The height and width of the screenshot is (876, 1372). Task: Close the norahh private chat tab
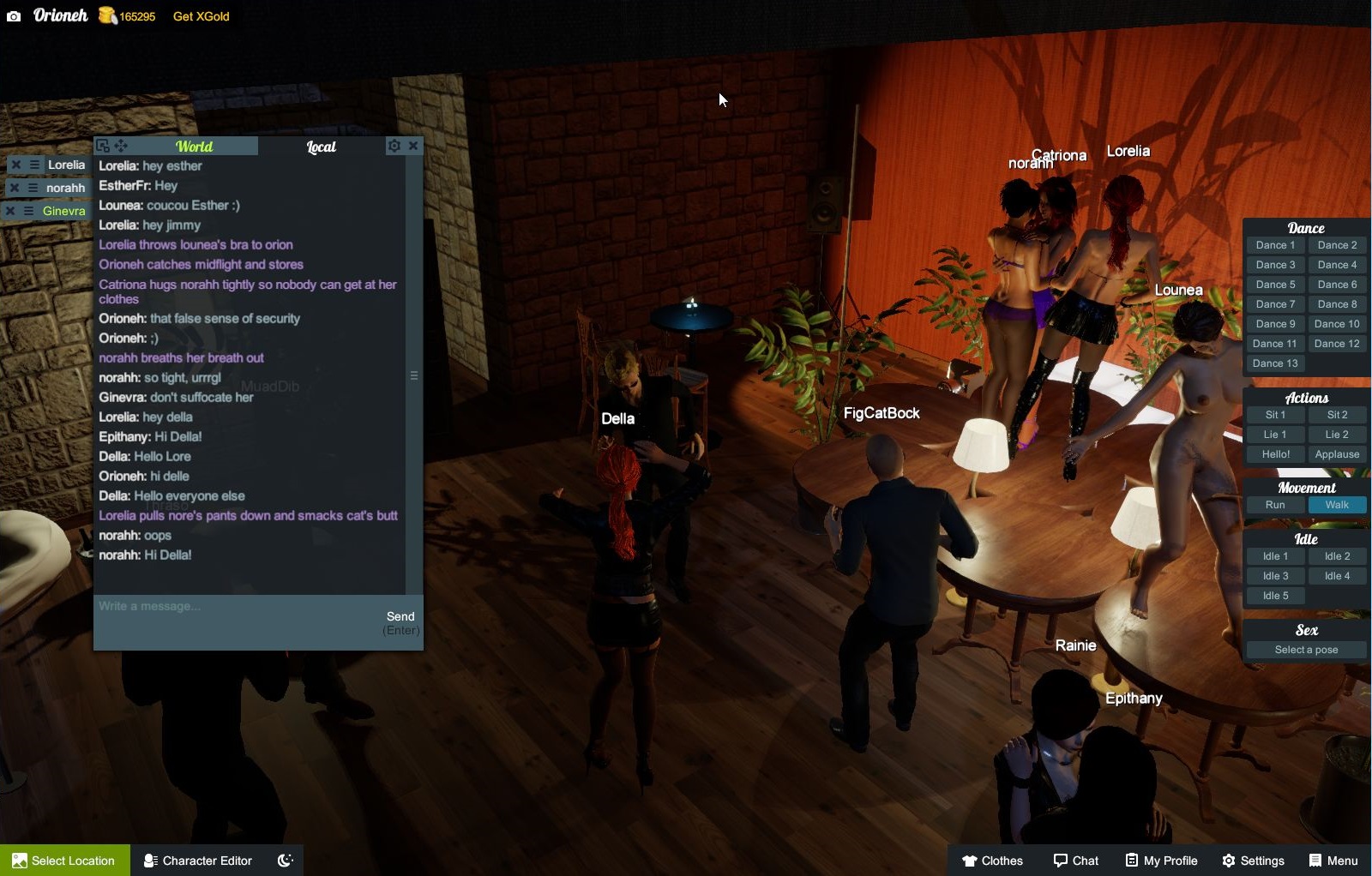click(15, 187)
